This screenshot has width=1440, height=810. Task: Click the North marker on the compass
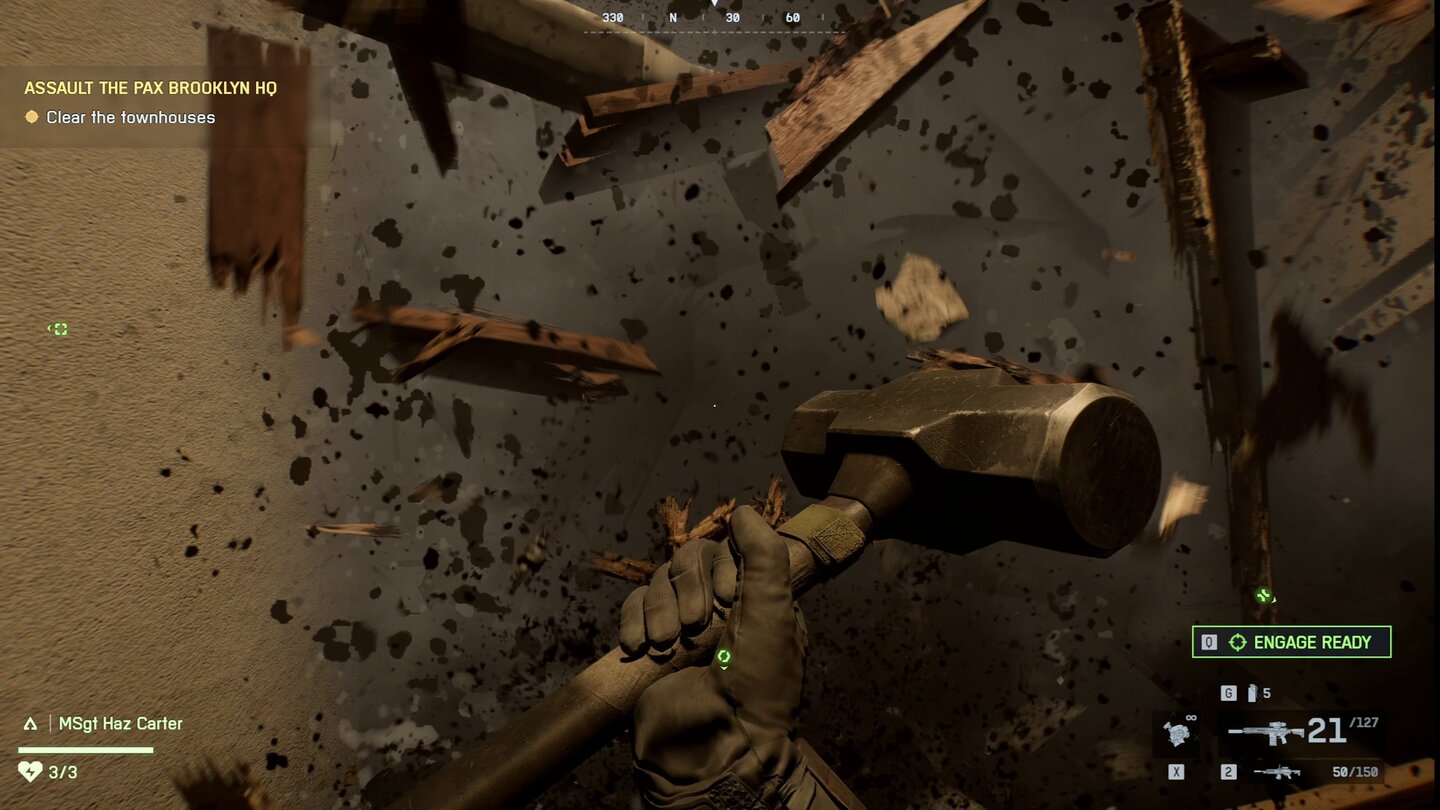point(674,17)
